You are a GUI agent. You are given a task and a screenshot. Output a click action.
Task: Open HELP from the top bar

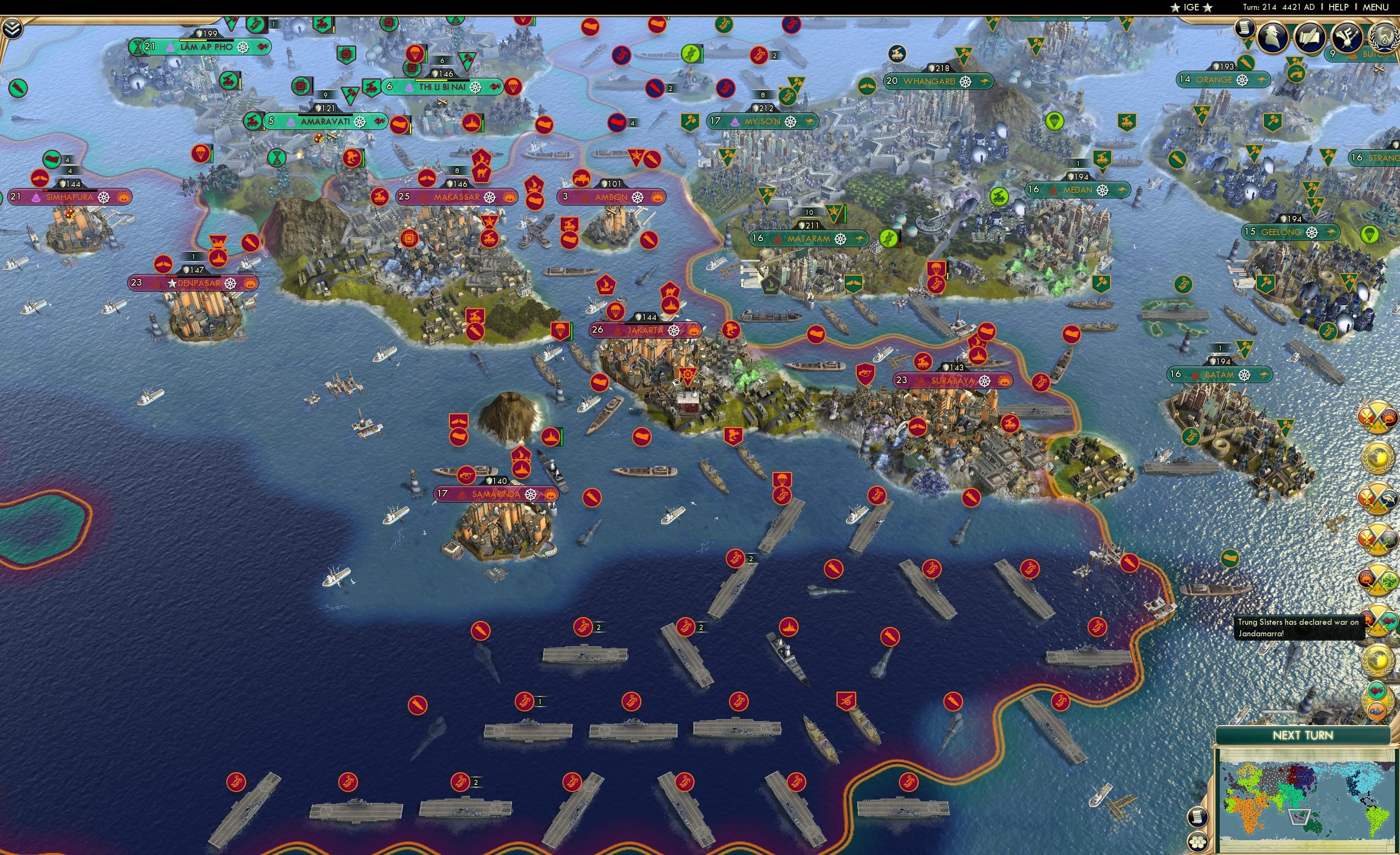pos(1339,7)
